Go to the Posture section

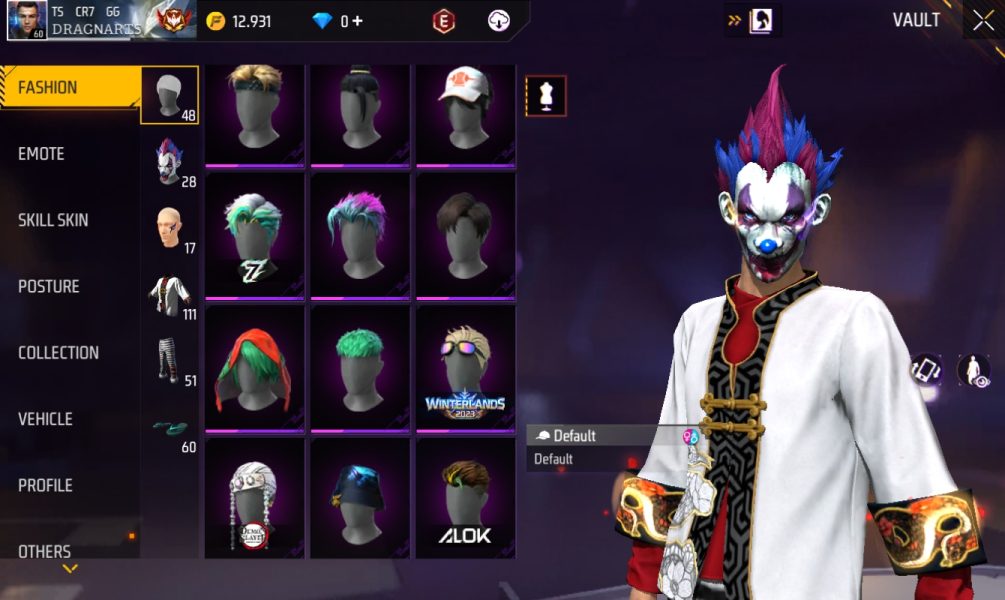[49, 286]
